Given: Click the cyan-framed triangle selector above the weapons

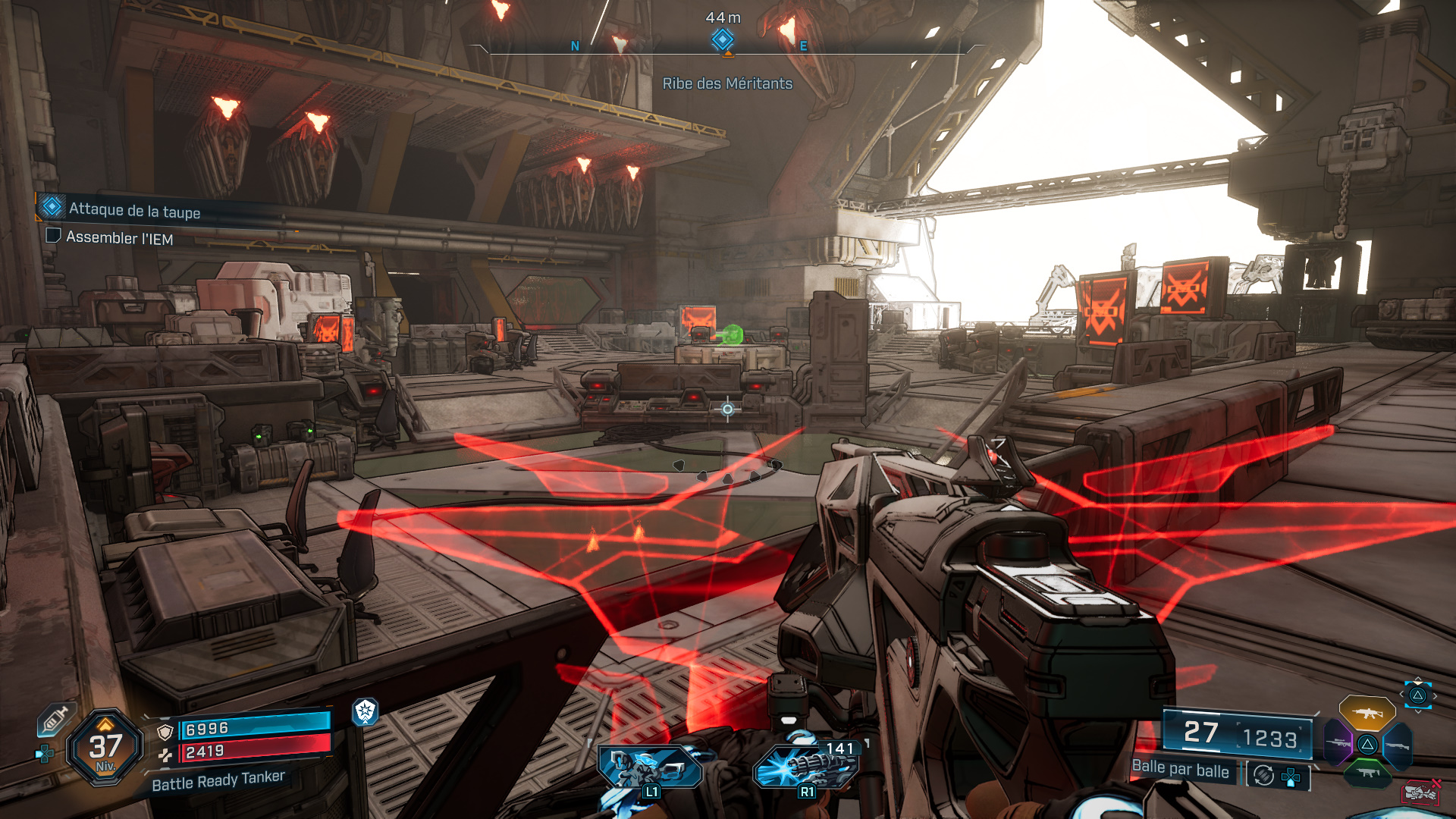Looking at the screenshot, I should (1417, 695).
